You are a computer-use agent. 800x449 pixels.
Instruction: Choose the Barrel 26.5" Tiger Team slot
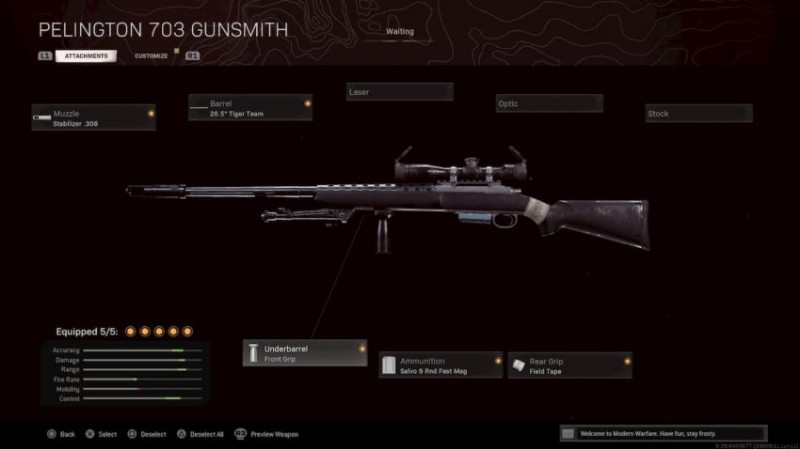point(249,107)
